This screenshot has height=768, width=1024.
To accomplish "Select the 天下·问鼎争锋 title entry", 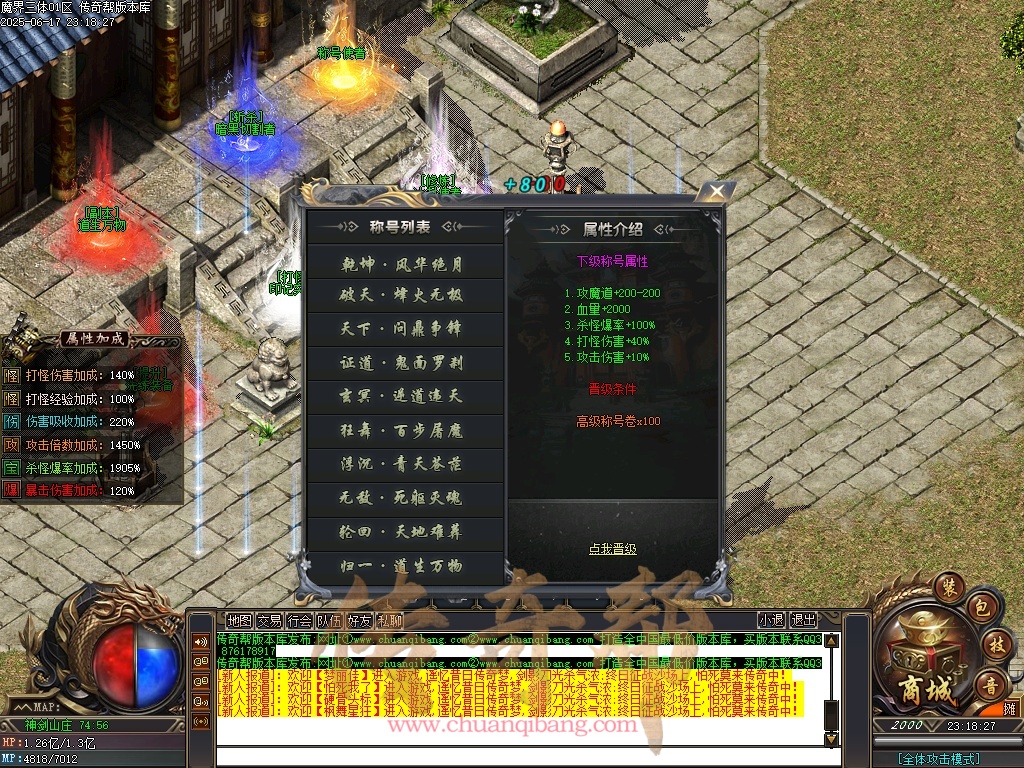I will click(403, 329).
